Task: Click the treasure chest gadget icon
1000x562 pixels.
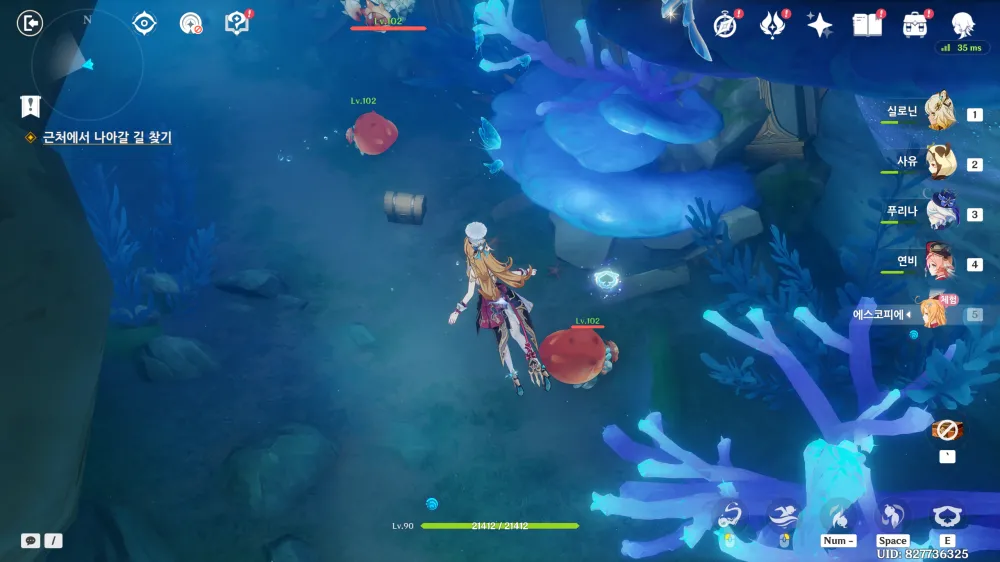Action: point(946,430)
